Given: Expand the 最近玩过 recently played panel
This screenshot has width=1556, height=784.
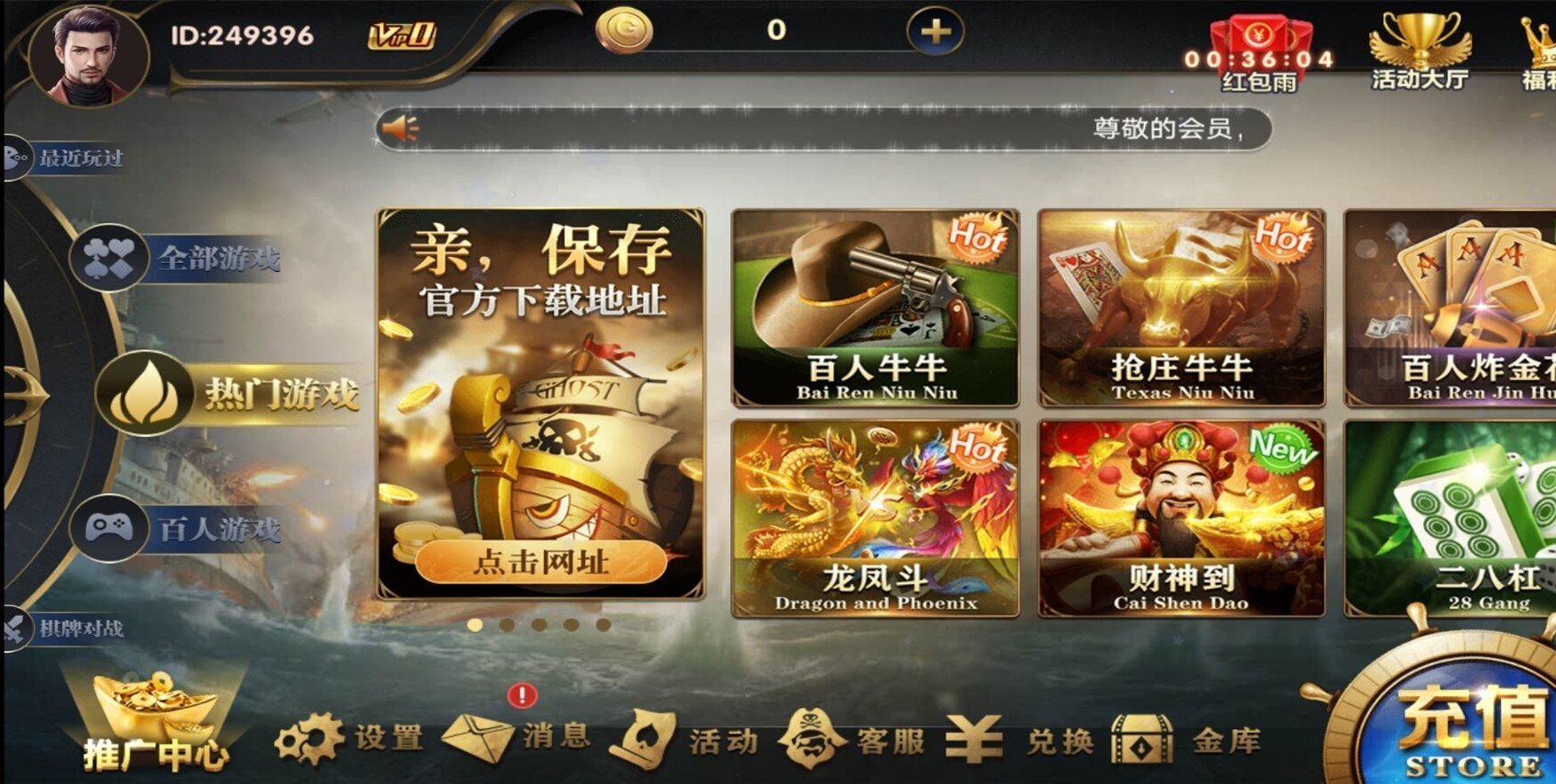Looking at the screenshot, I should click(78, 158).
